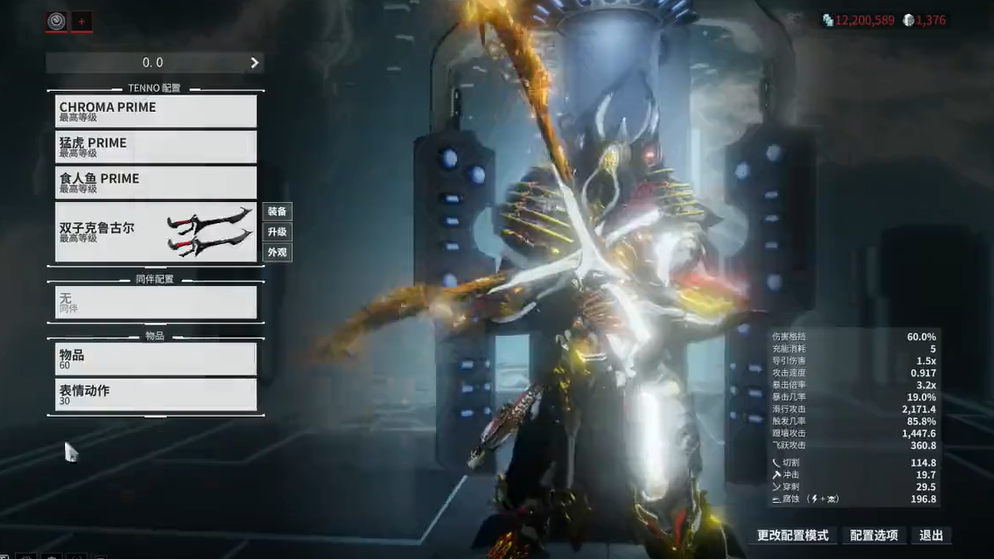
Task: Select the CHROMA PRIME warframe slot
Action: coord(155,111)
